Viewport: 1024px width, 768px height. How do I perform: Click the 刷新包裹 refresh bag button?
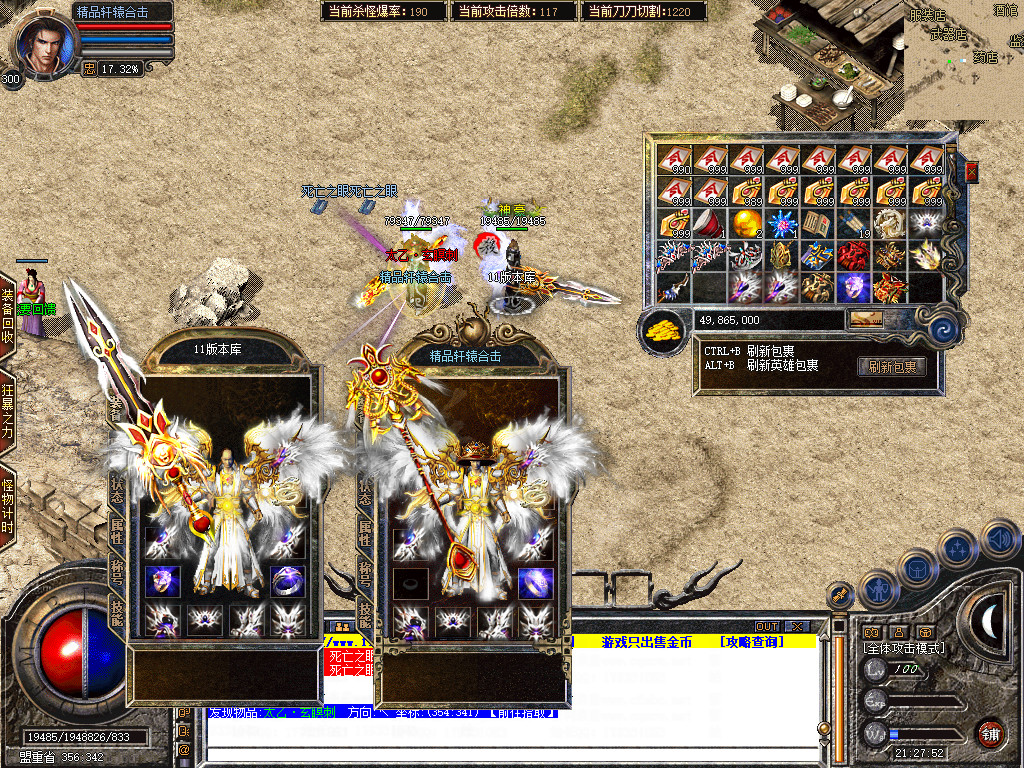click(891, 367)
